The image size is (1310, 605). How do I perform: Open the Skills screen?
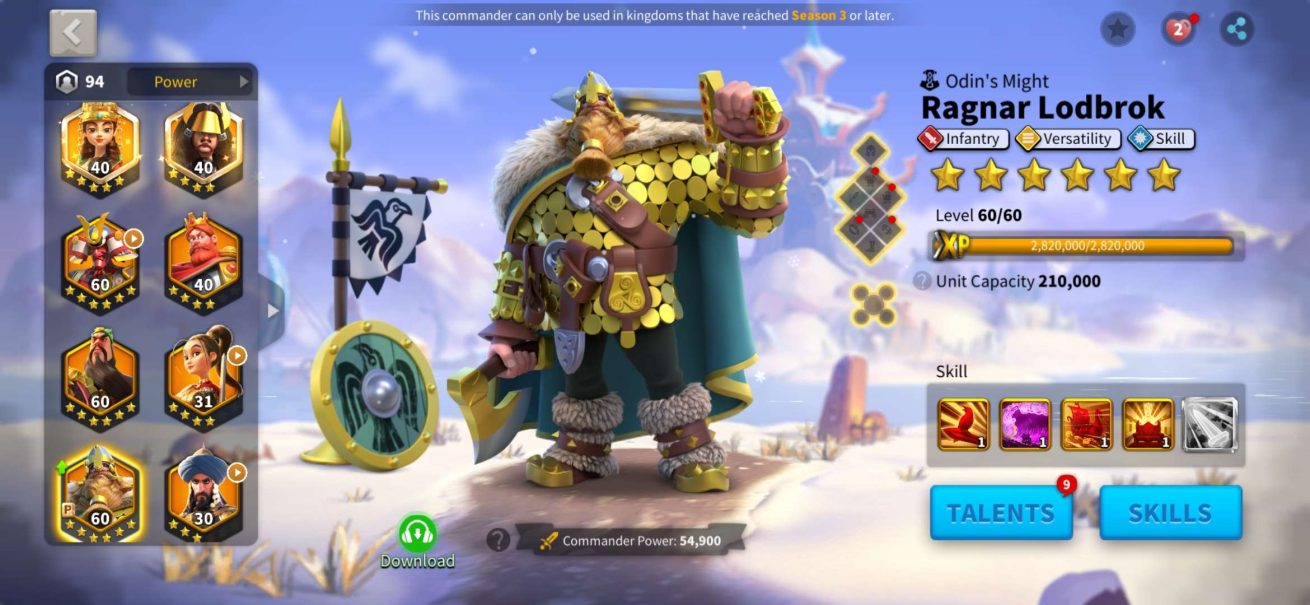1169,513
